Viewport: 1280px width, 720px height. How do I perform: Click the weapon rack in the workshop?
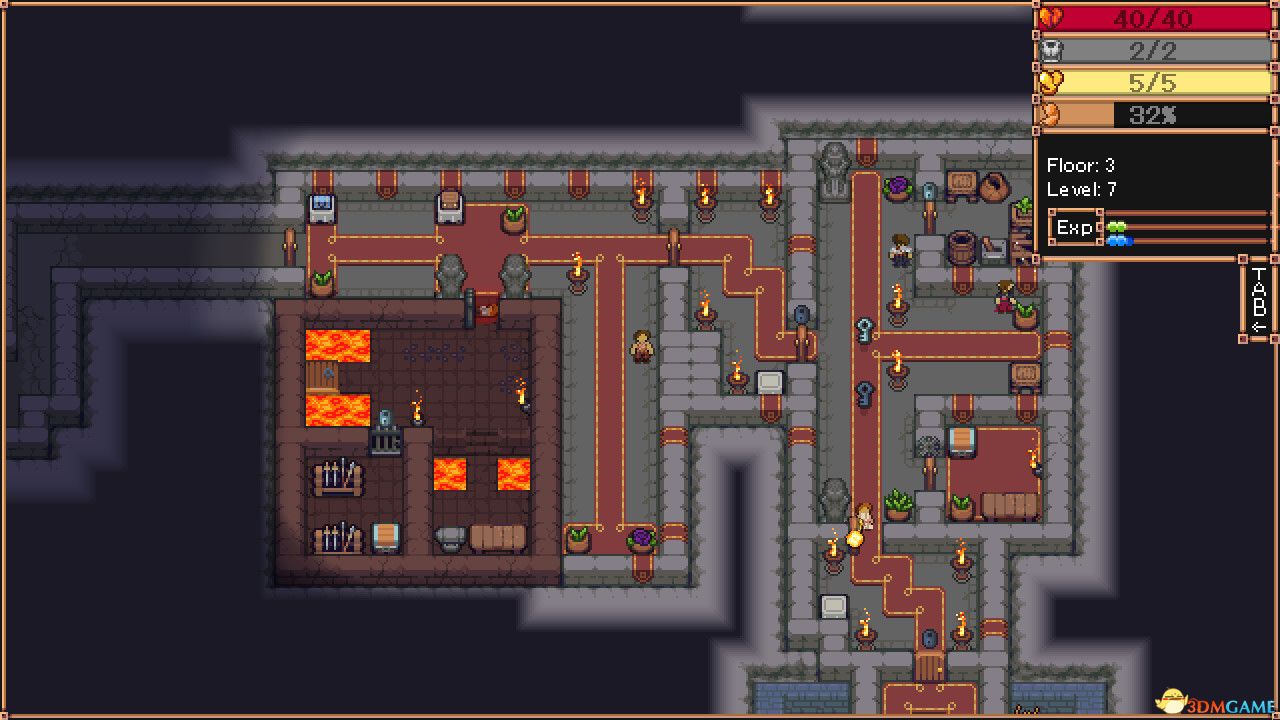[x=338, y=475]
